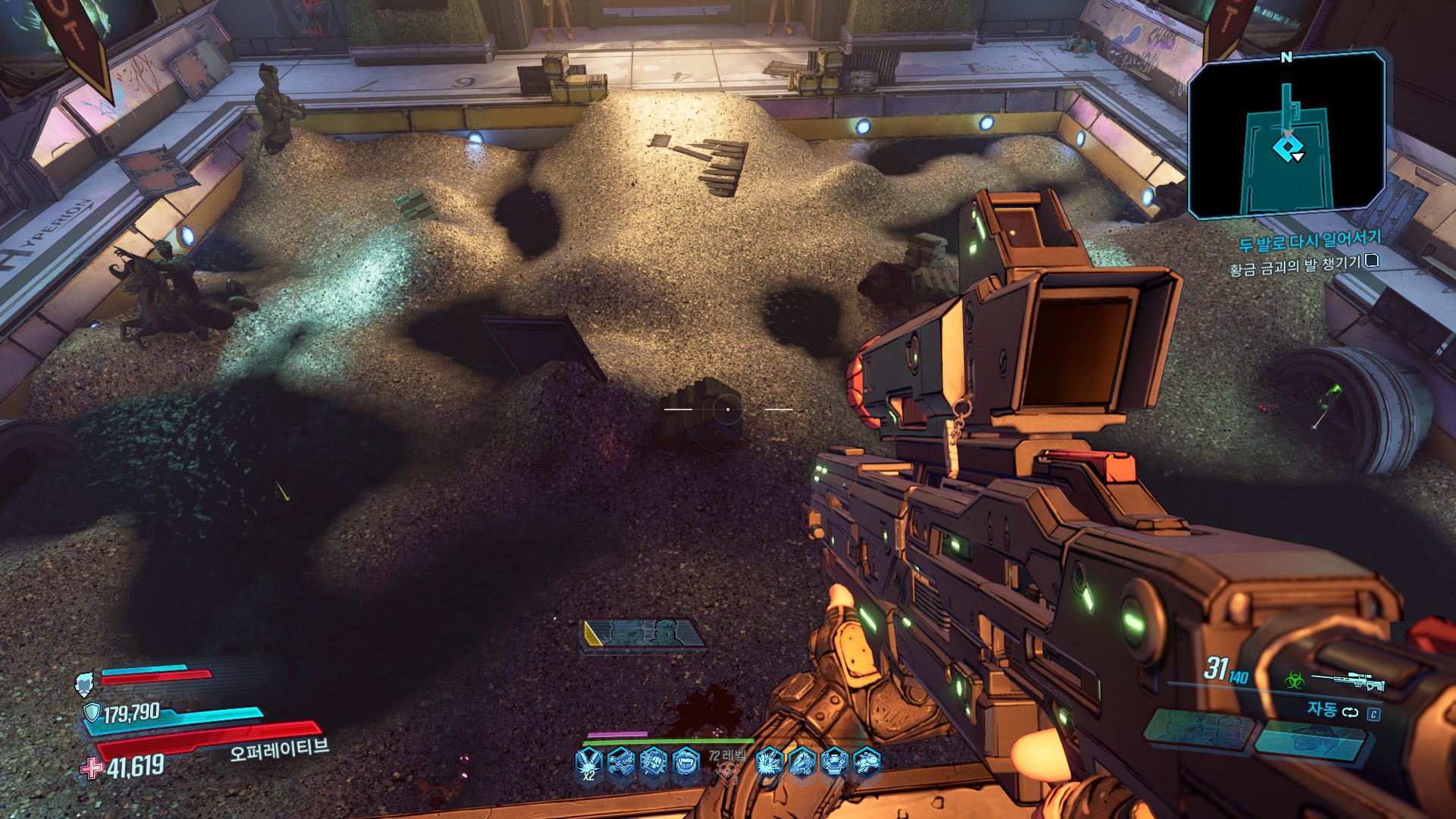The width and height of the screenshot is (1456, 819).
Task: Select the red health cross icon
Action: (x=93, y=768)
